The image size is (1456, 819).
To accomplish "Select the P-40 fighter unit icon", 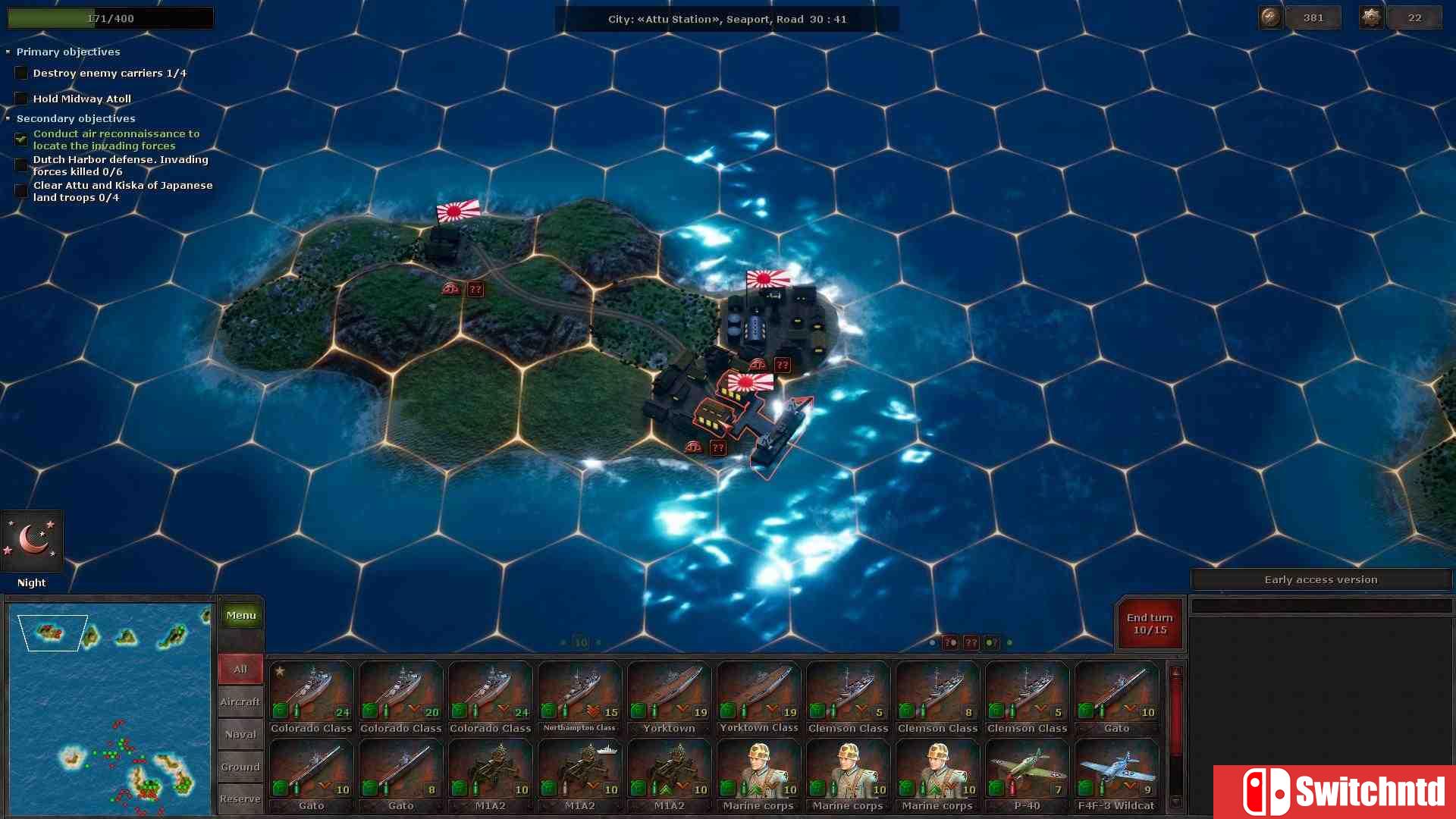I will pos(1027,770).
